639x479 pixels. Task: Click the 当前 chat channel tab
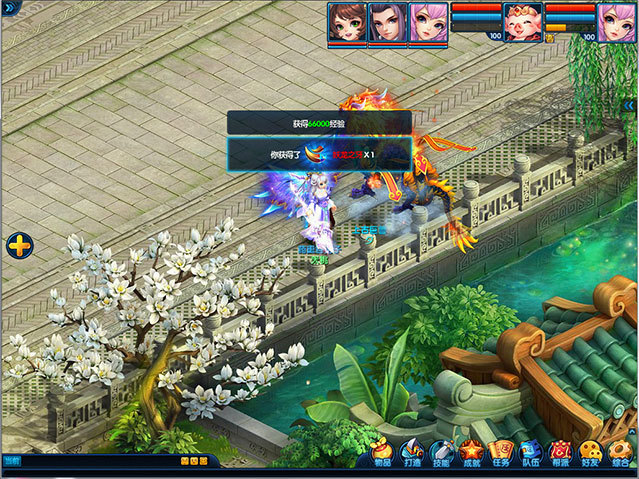11,460
